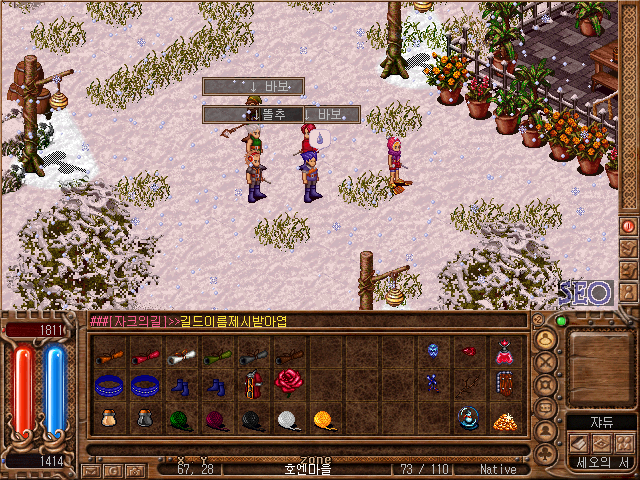Image resolution: width=640 pixels, height=480 pixels.
Task: Click the snow globe item
Action: click(x=468, y=417)
